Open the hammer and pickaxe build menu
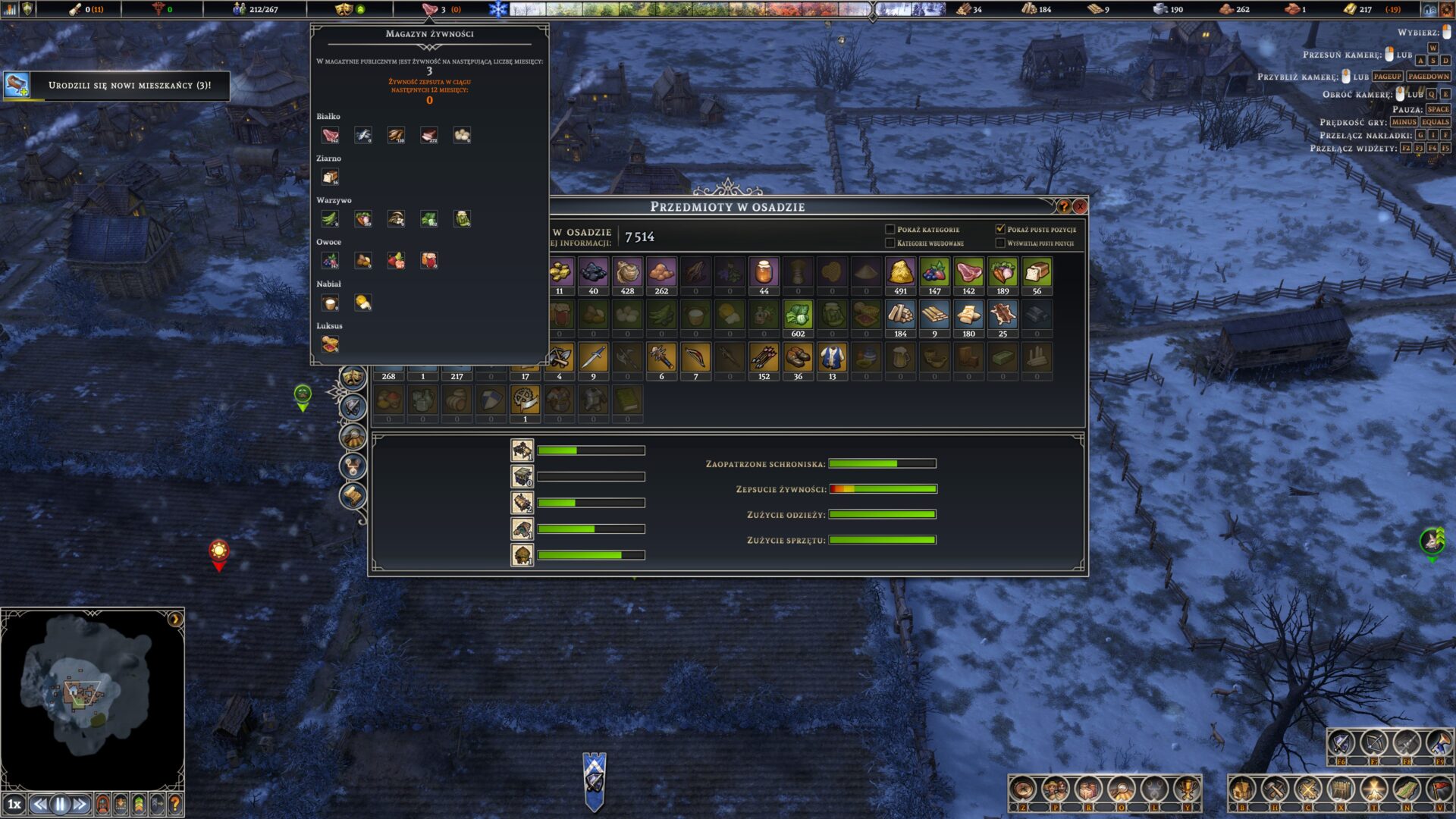The image size is (1456, 819). [x=1275, y=790]
